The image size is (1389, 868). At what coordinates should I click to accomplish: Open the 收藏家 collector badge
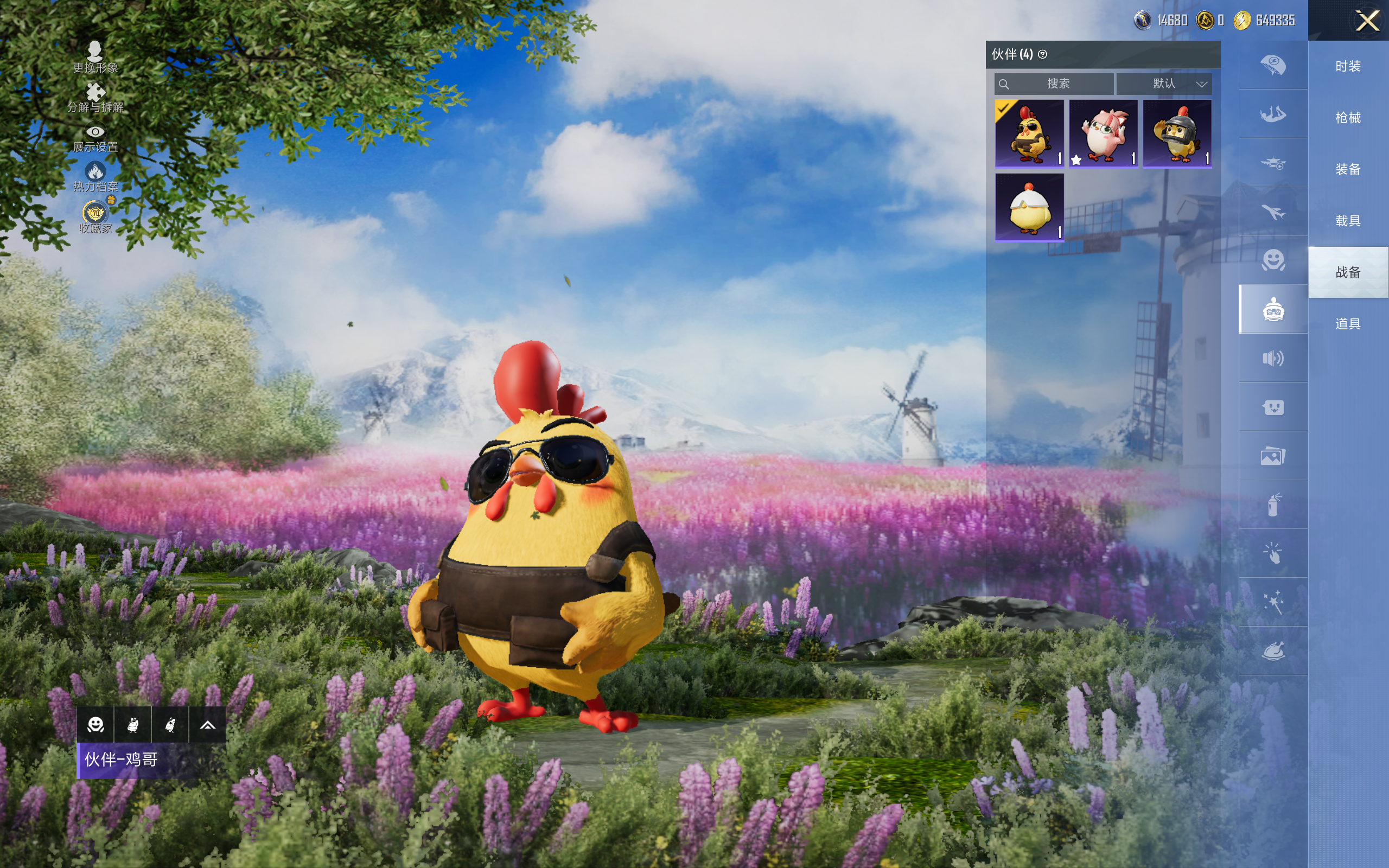point(95,216)
